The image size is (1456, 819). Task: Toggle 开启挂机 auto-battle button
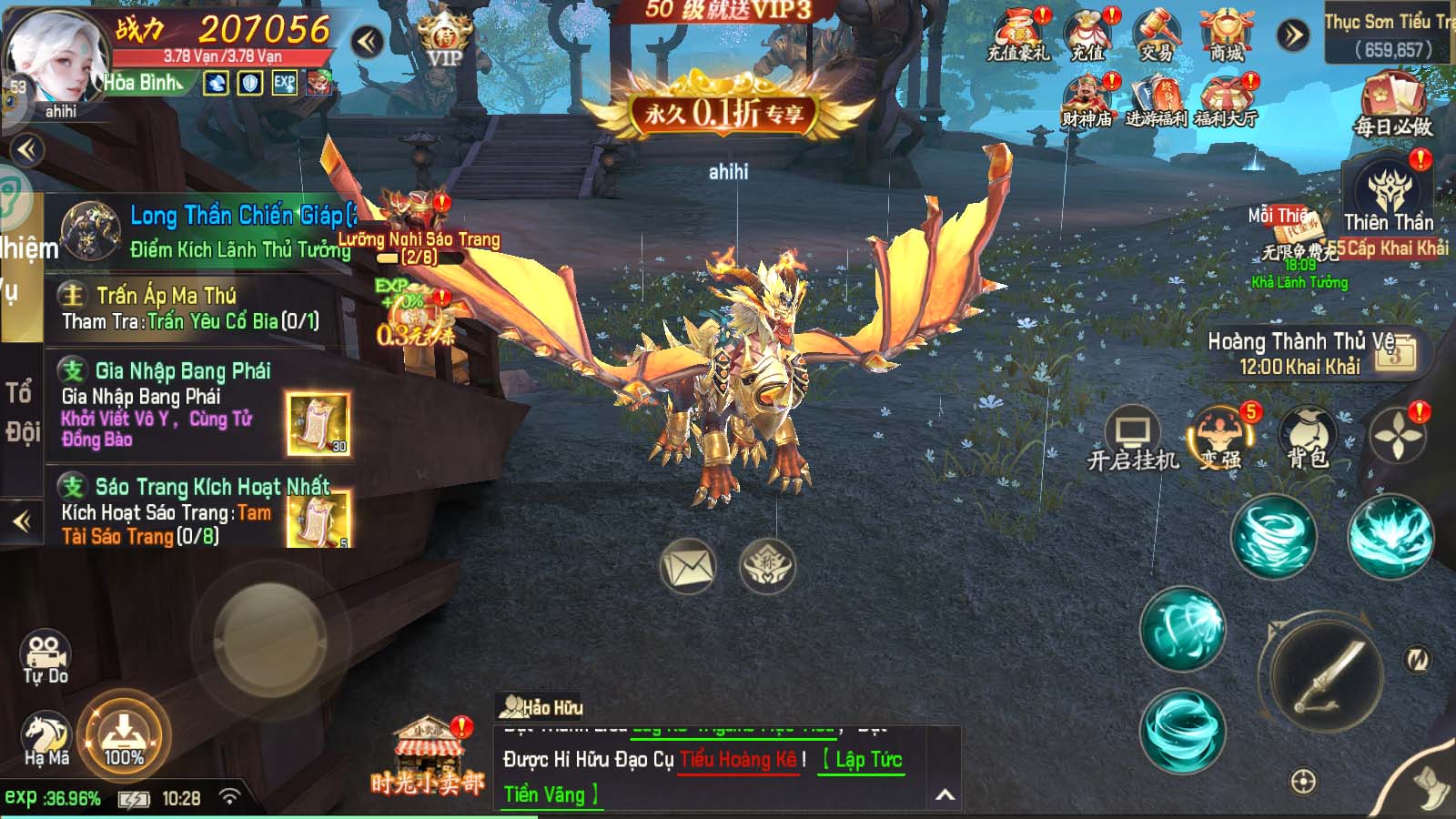click(x=1132, y=438)
